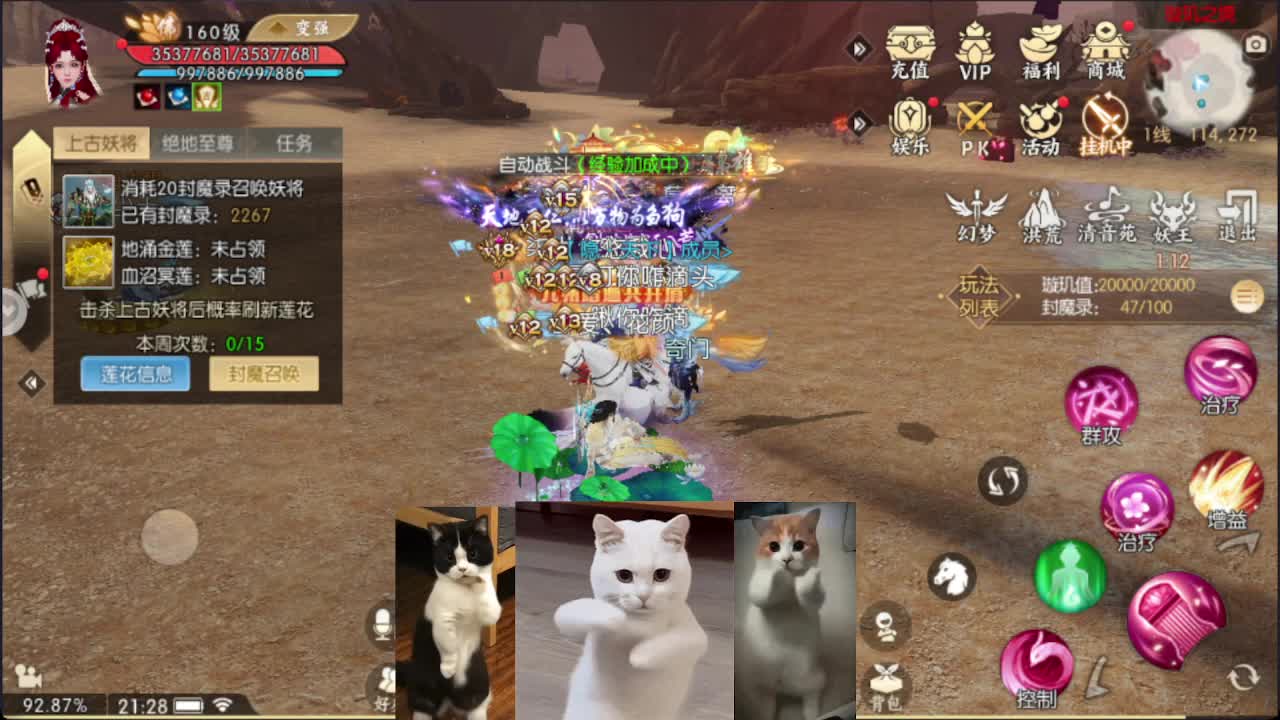Viewport: 1280px width, 720px height.
Task: Toggle PK mode icon
Action: (x=975, y=125)
